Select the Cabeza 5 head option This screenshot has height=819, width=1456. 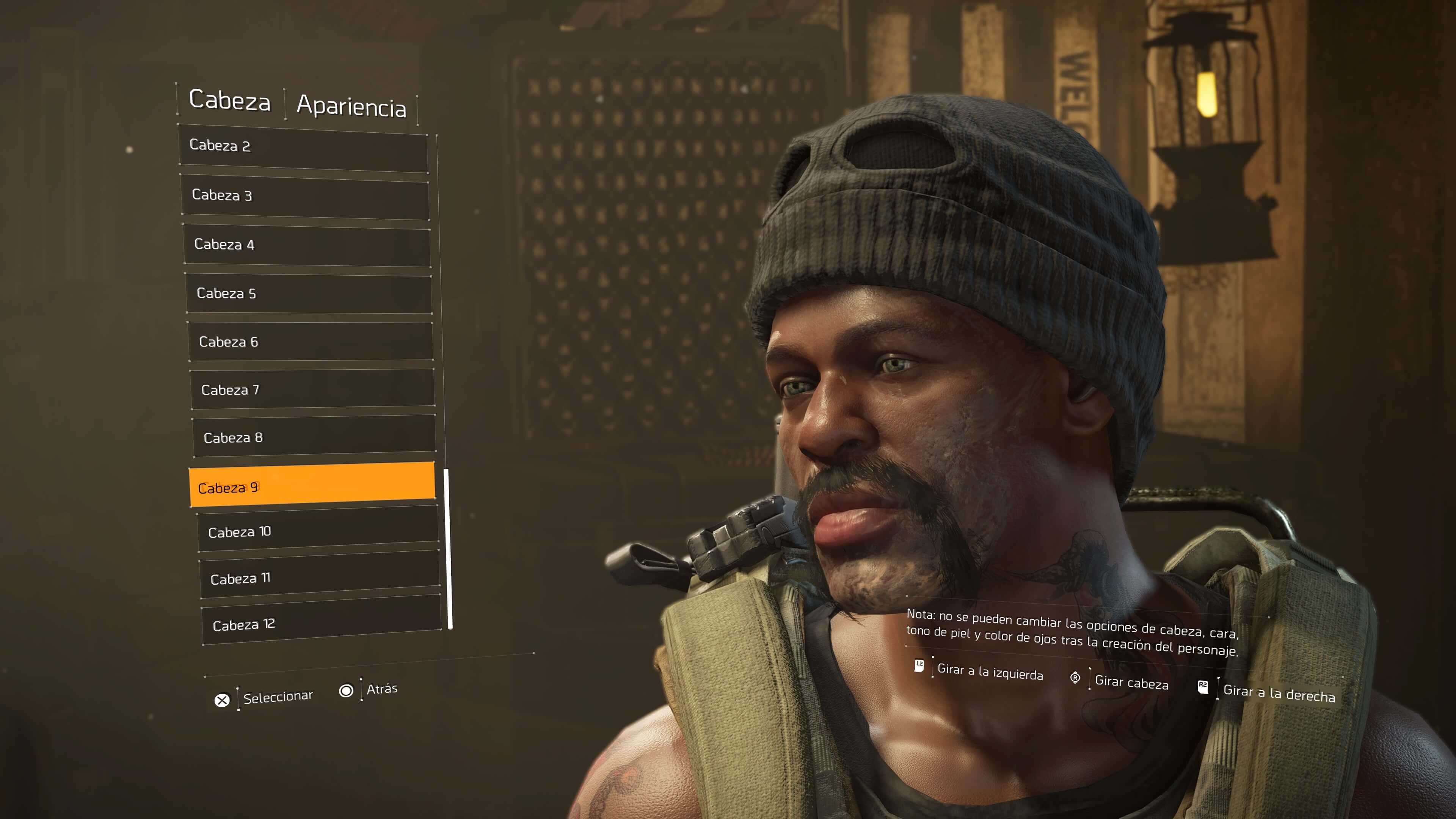(x=308, y=293)
